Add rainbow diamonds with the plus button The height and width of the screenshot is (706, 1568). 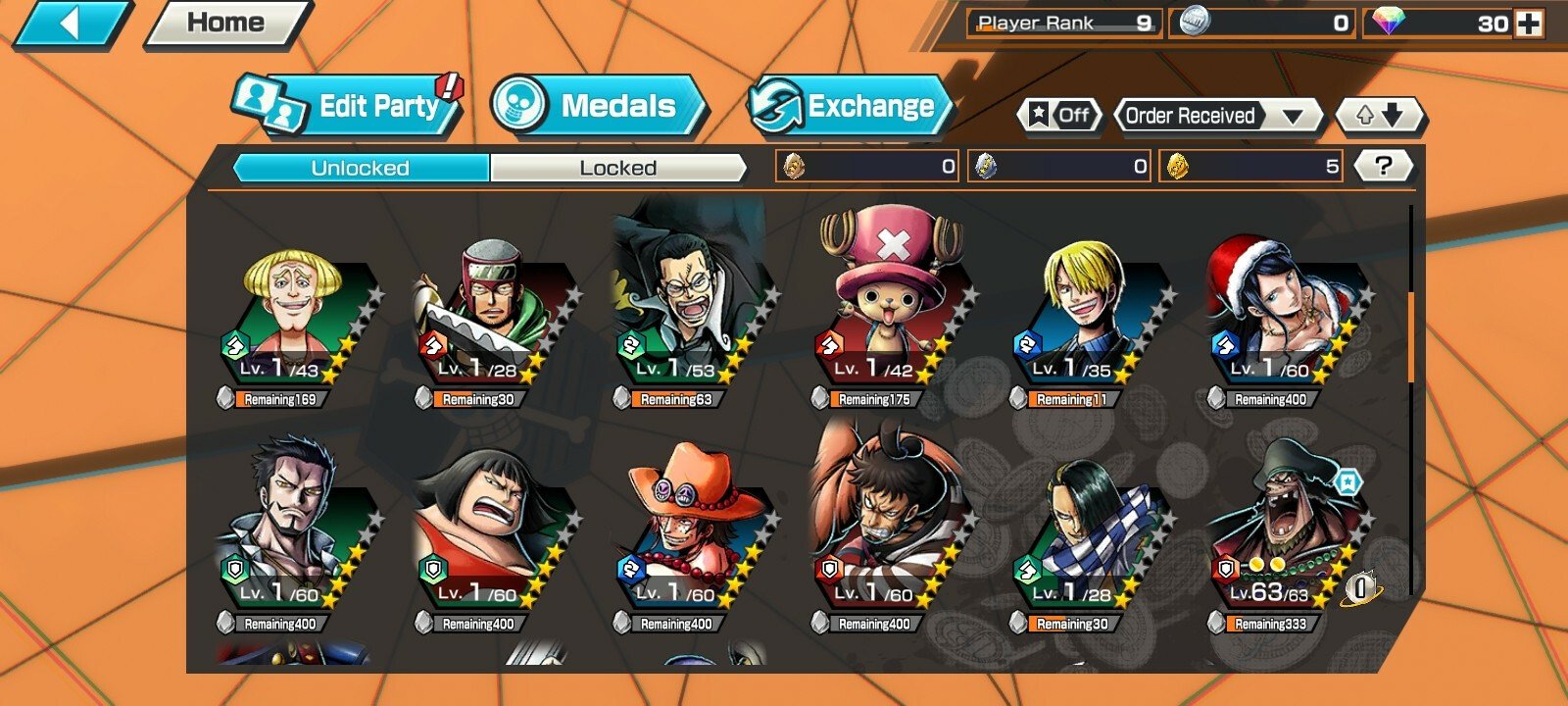pyautogui.click(x=1529, y=24)
